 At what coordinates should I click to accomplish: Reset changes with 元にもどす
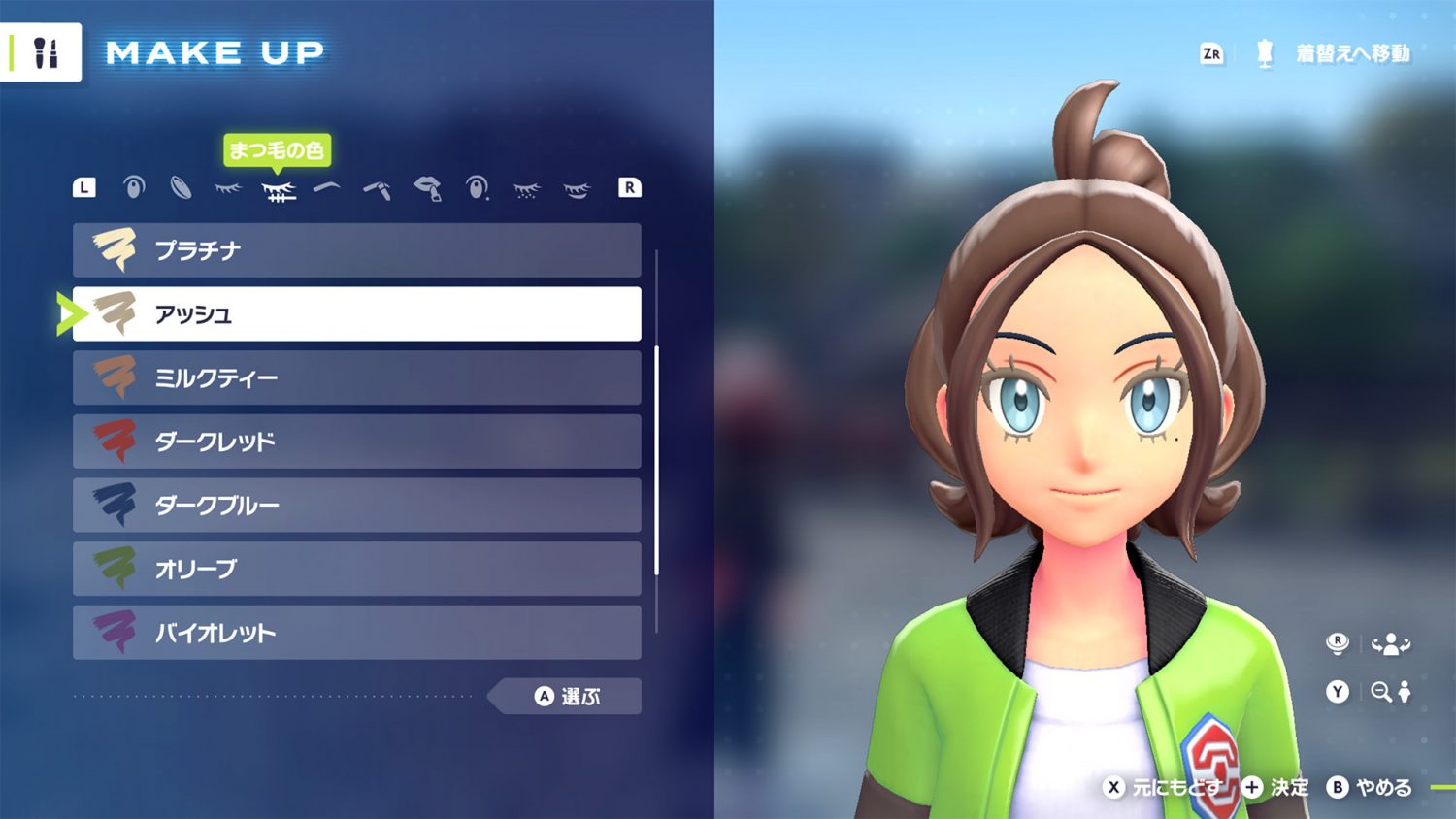[x=1163, y=787]
